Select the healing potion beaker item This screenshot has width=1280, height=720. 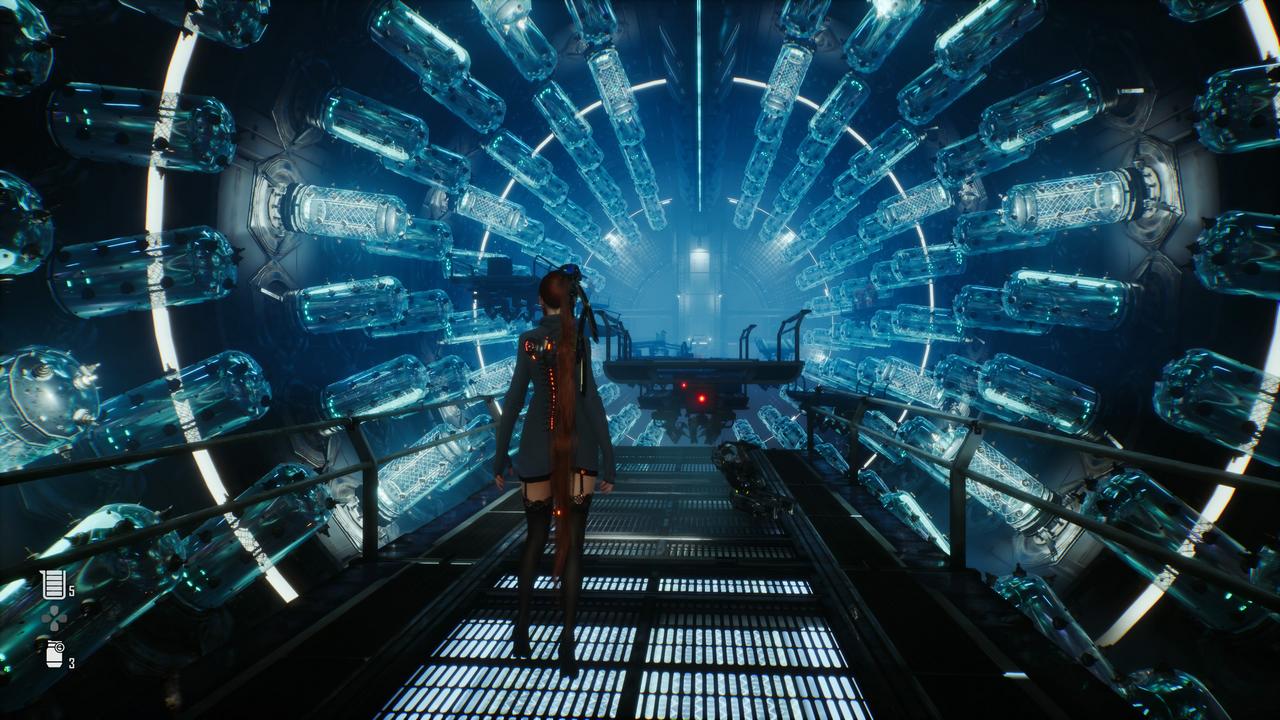coord(53,584)
